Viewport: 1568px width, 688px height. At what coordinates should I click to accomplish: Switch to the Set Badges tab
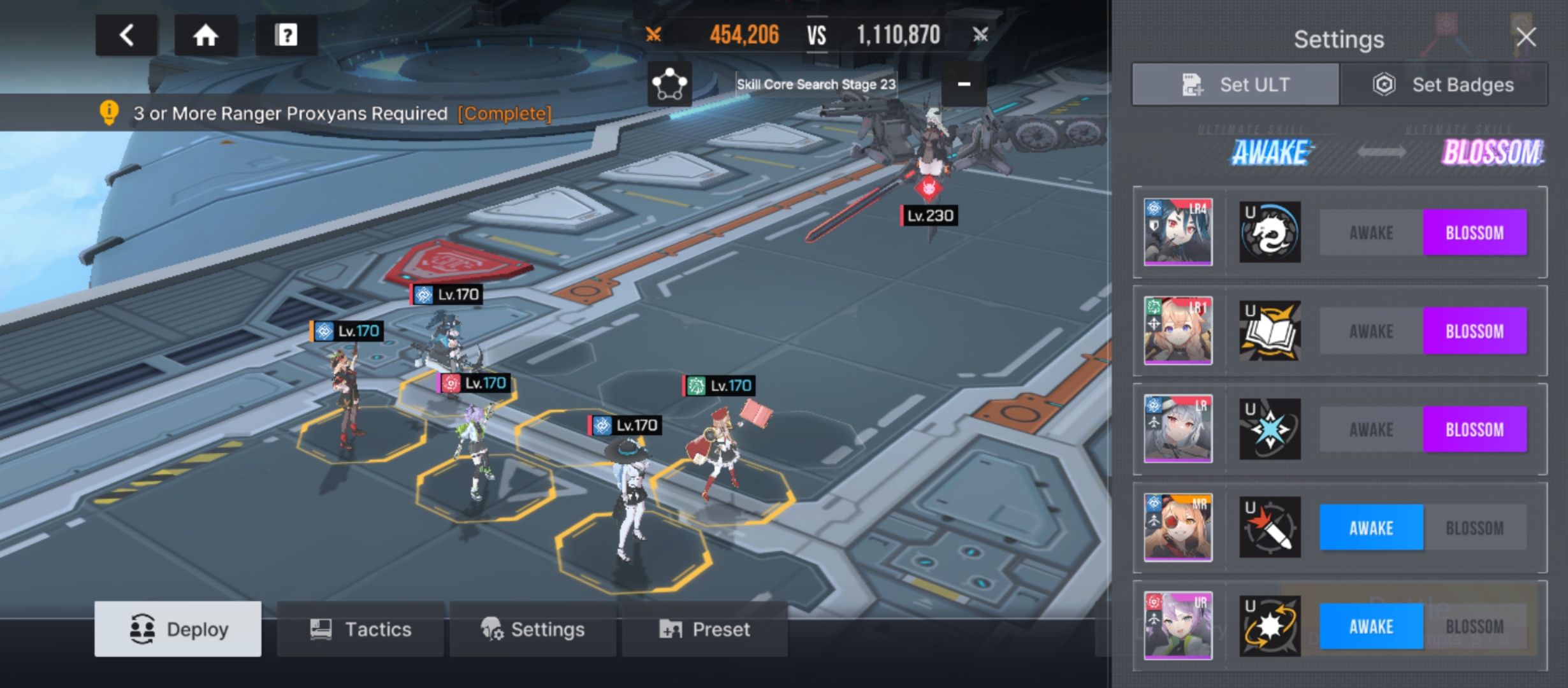tap(1444, 85)
